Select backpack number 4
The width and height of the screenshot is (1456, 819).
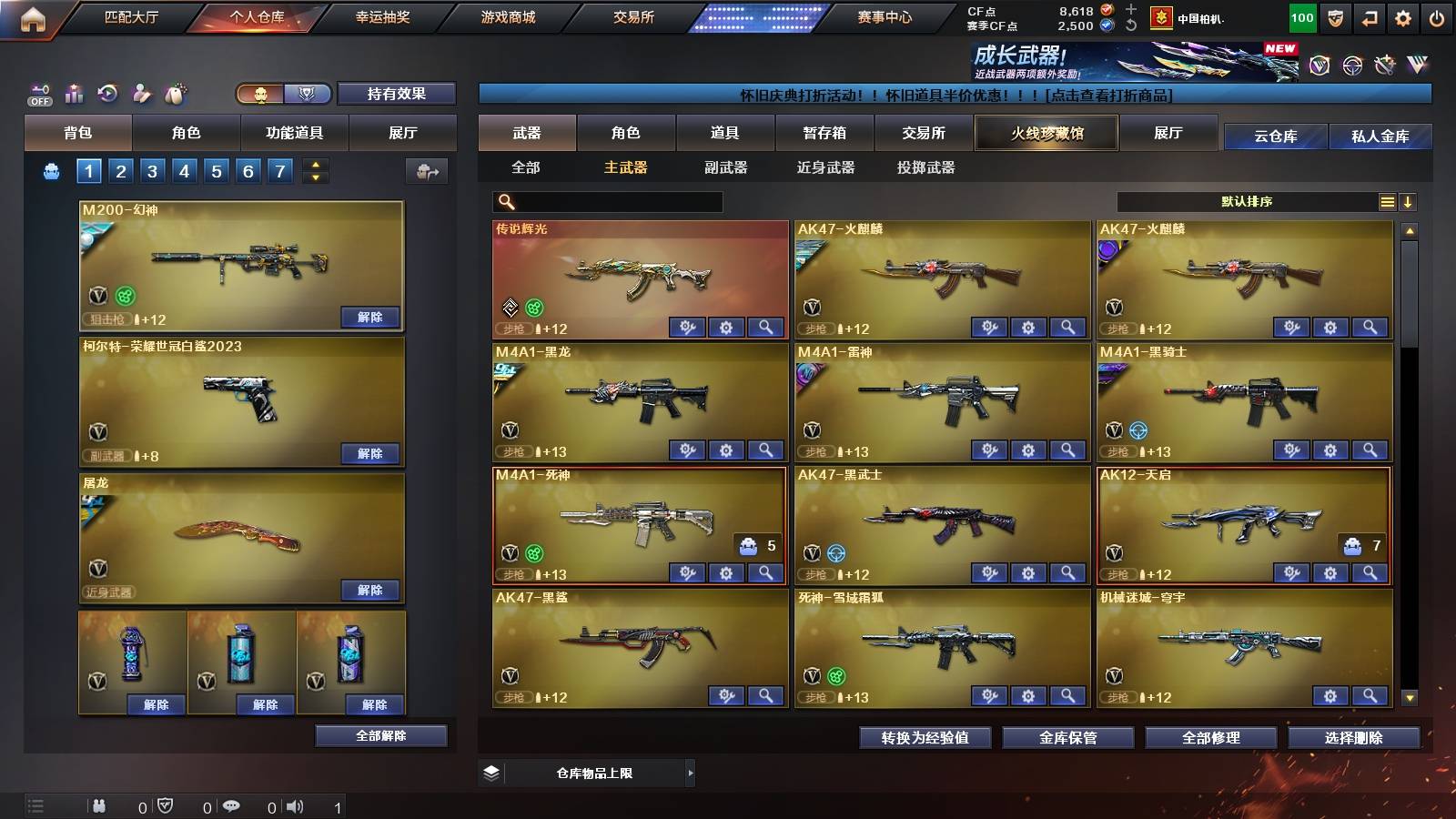[185, 170]
